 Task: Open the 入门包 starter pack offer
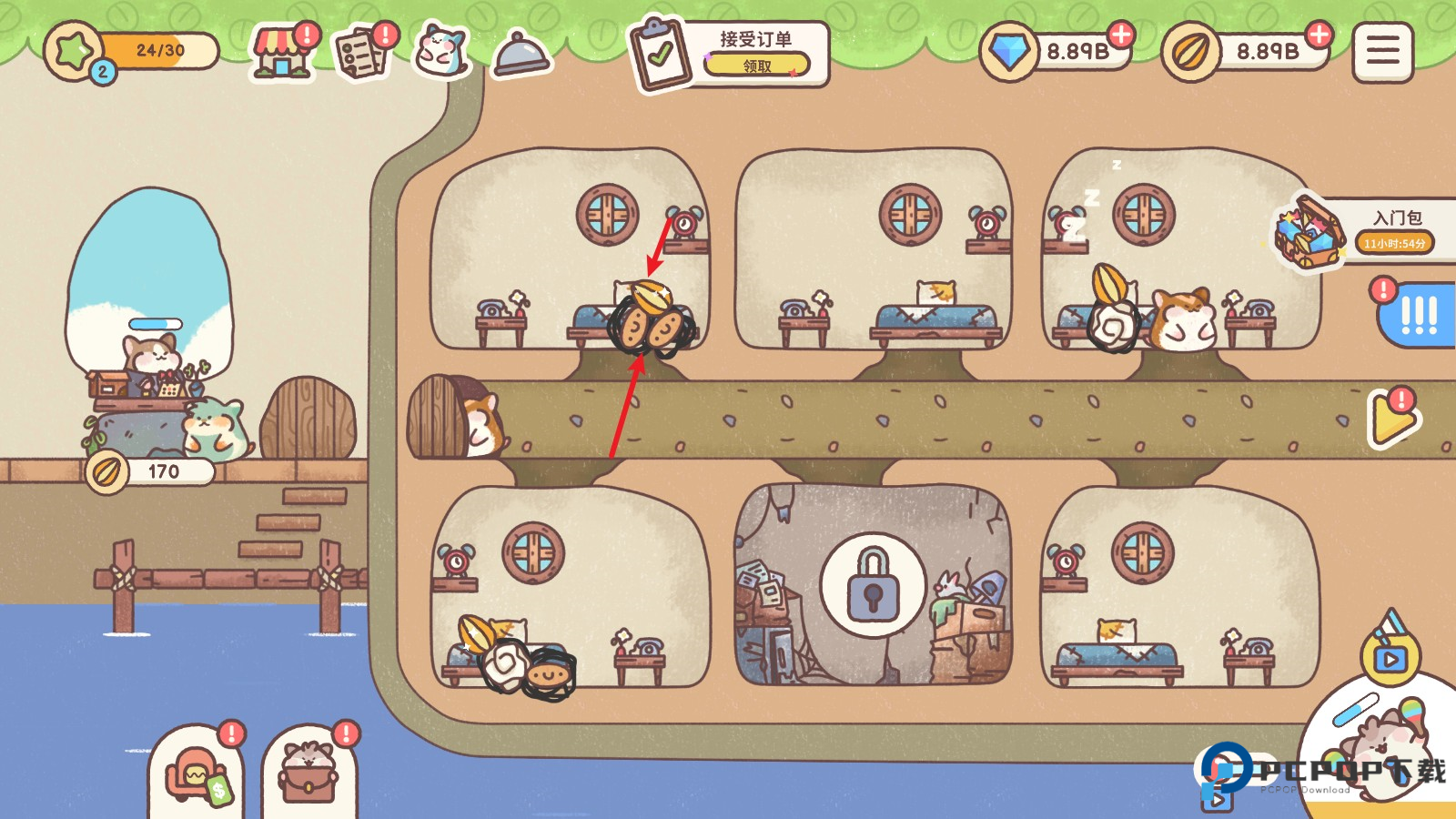1365,231
